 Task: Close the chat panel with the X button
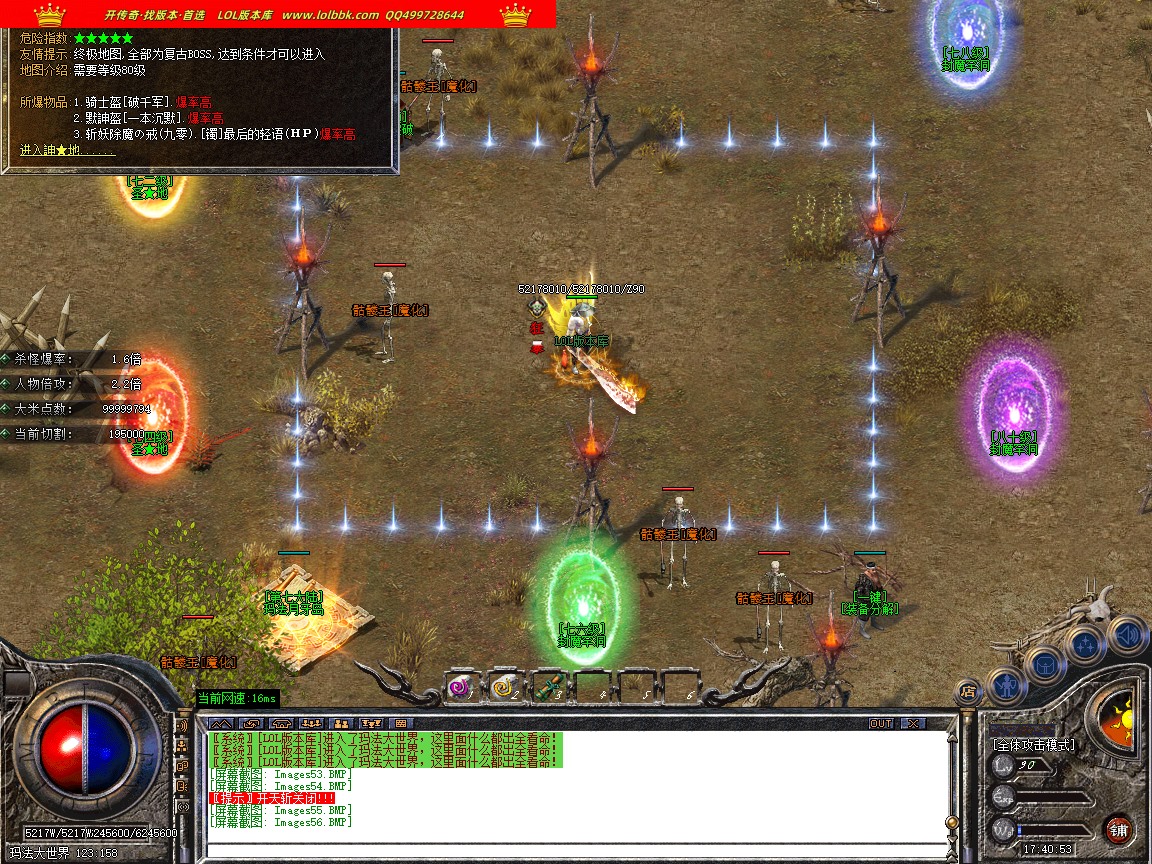pyautogui.click(x=912, y=723)
